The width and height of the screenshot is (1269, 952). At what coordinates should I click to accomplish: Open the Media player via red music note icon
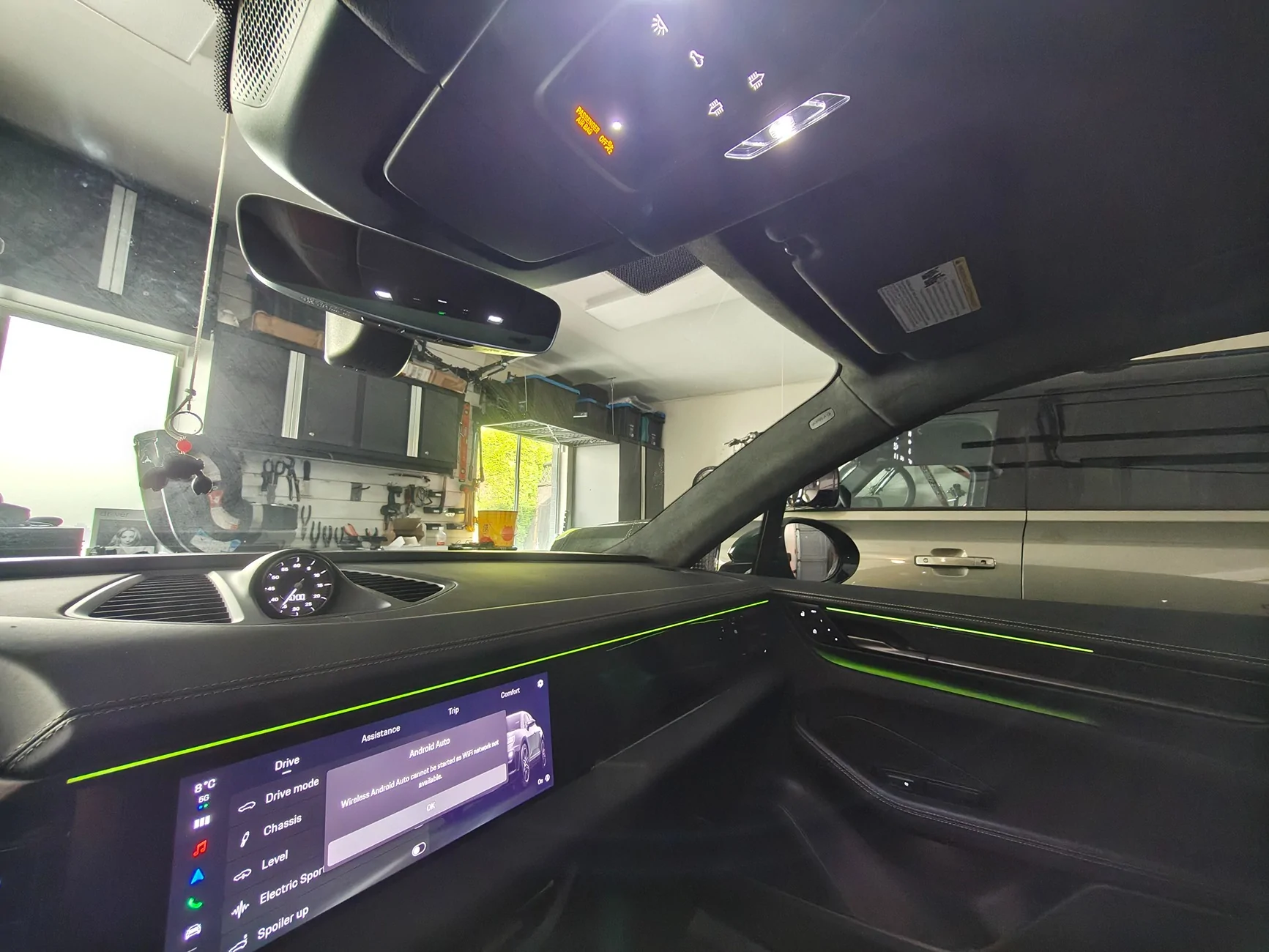click(201, 849)
